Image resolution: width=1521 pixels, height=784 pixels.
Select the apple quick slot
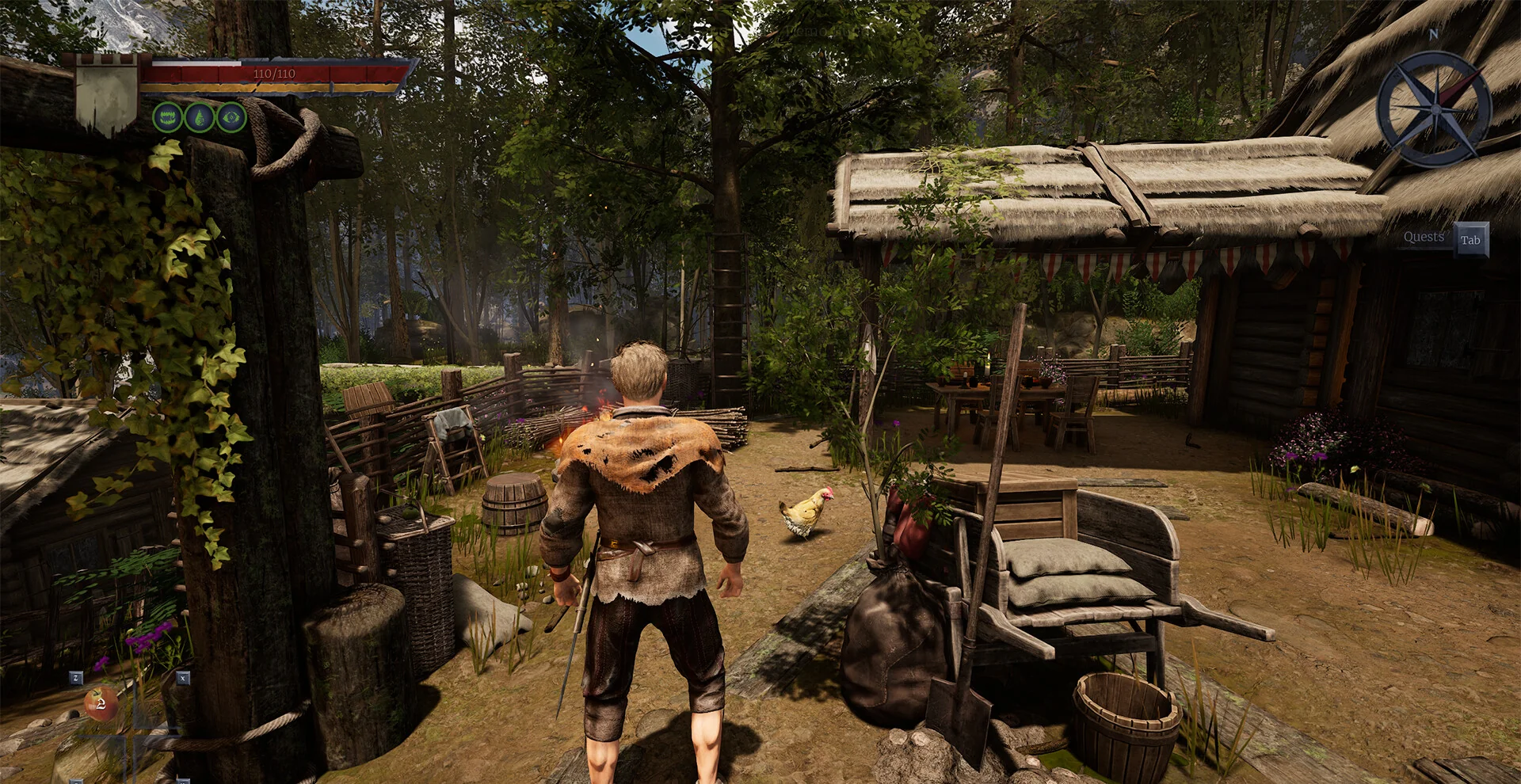pos(101,702)
